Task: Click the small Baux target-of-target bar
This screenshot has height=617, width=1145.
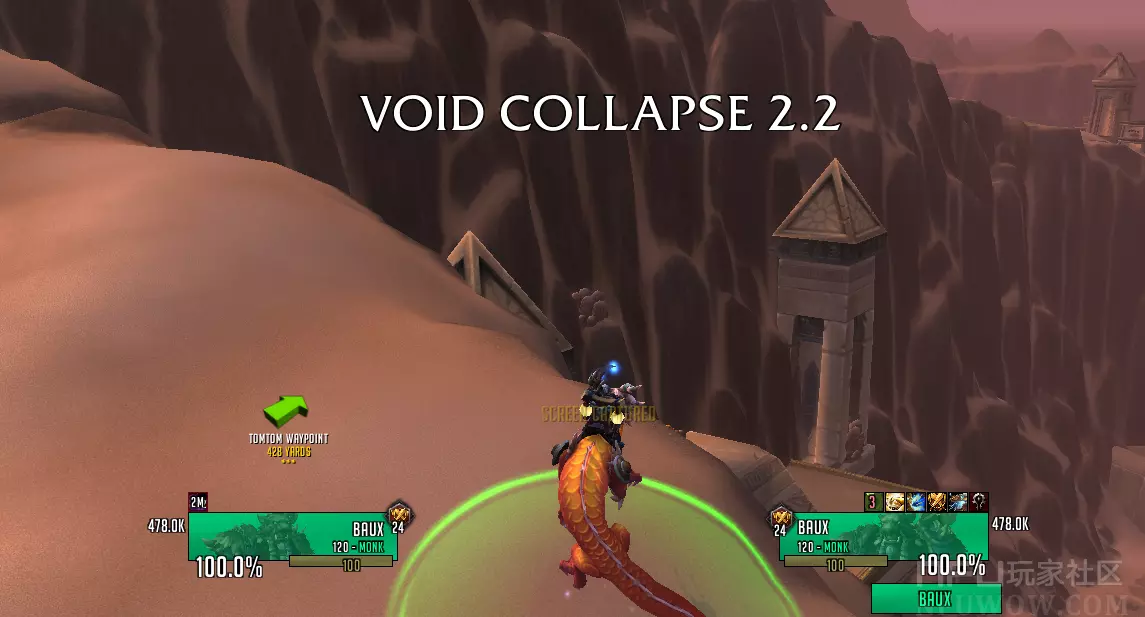Action: (935, 599)
